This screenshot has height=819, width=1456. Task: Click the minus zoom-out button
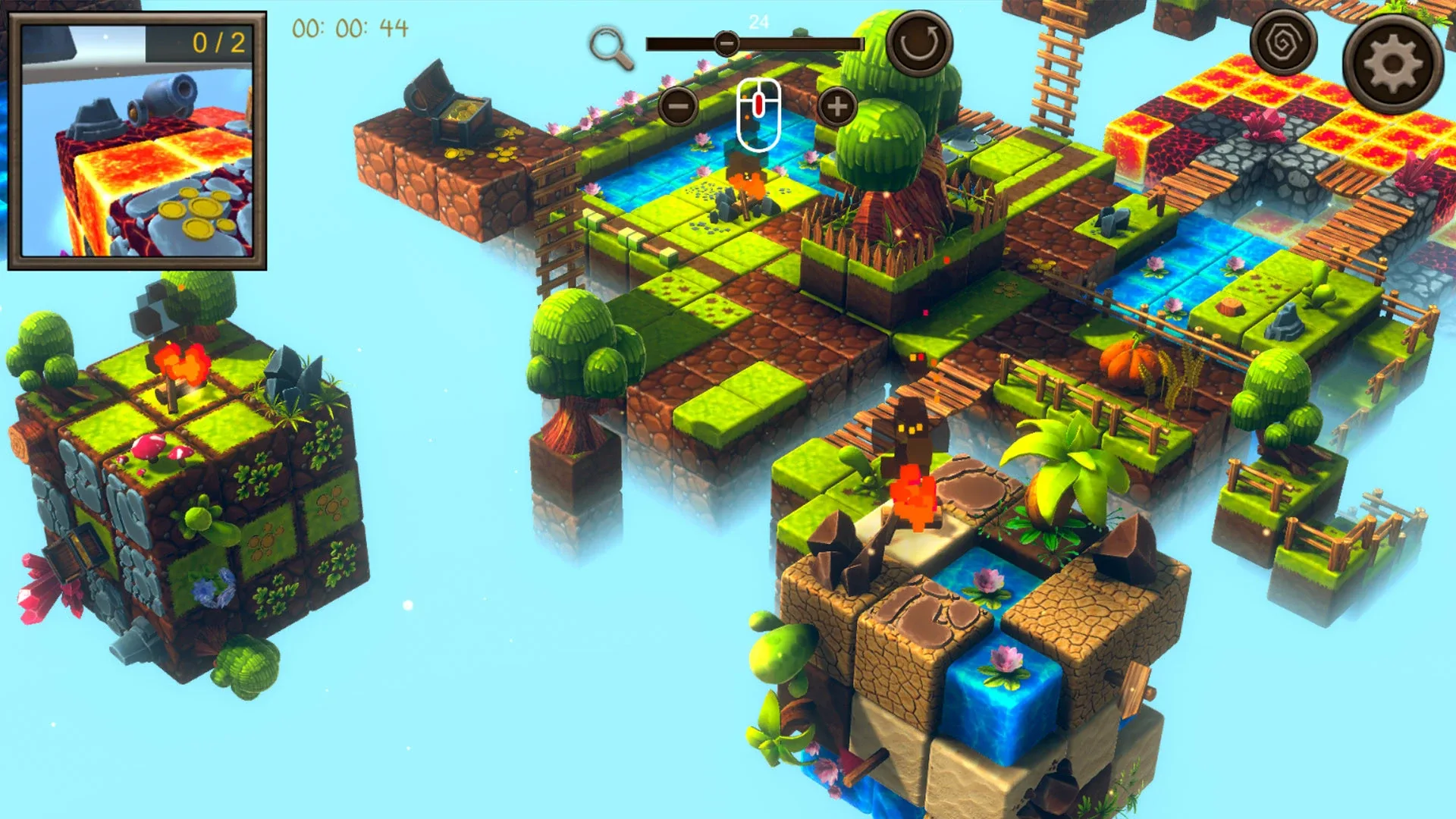(x=677, y=106)
